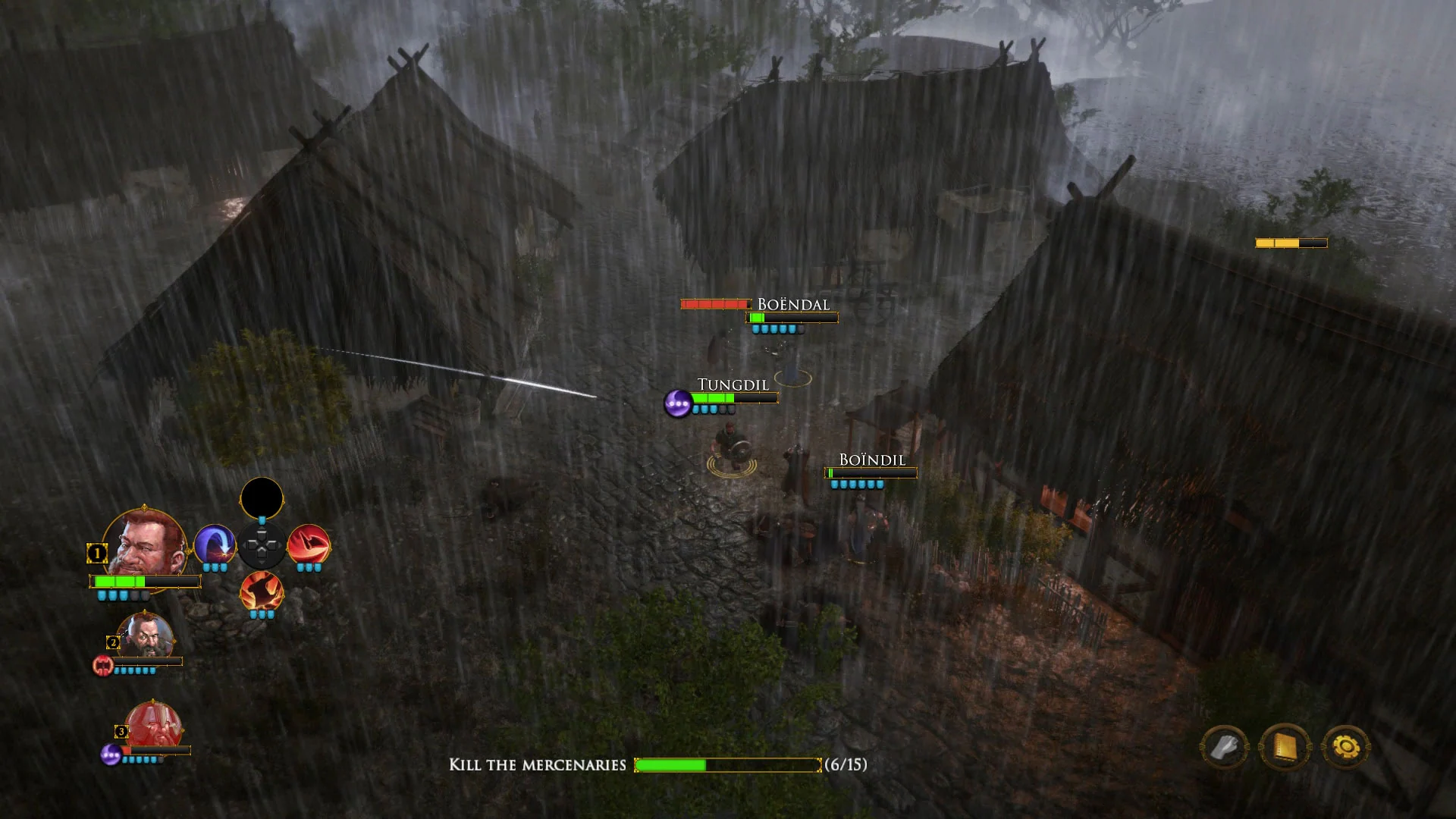This screenshot has width=1456, height=819.
Task: Click the Kill the mercenaries objective text
Action: click(x=538, y=766)
